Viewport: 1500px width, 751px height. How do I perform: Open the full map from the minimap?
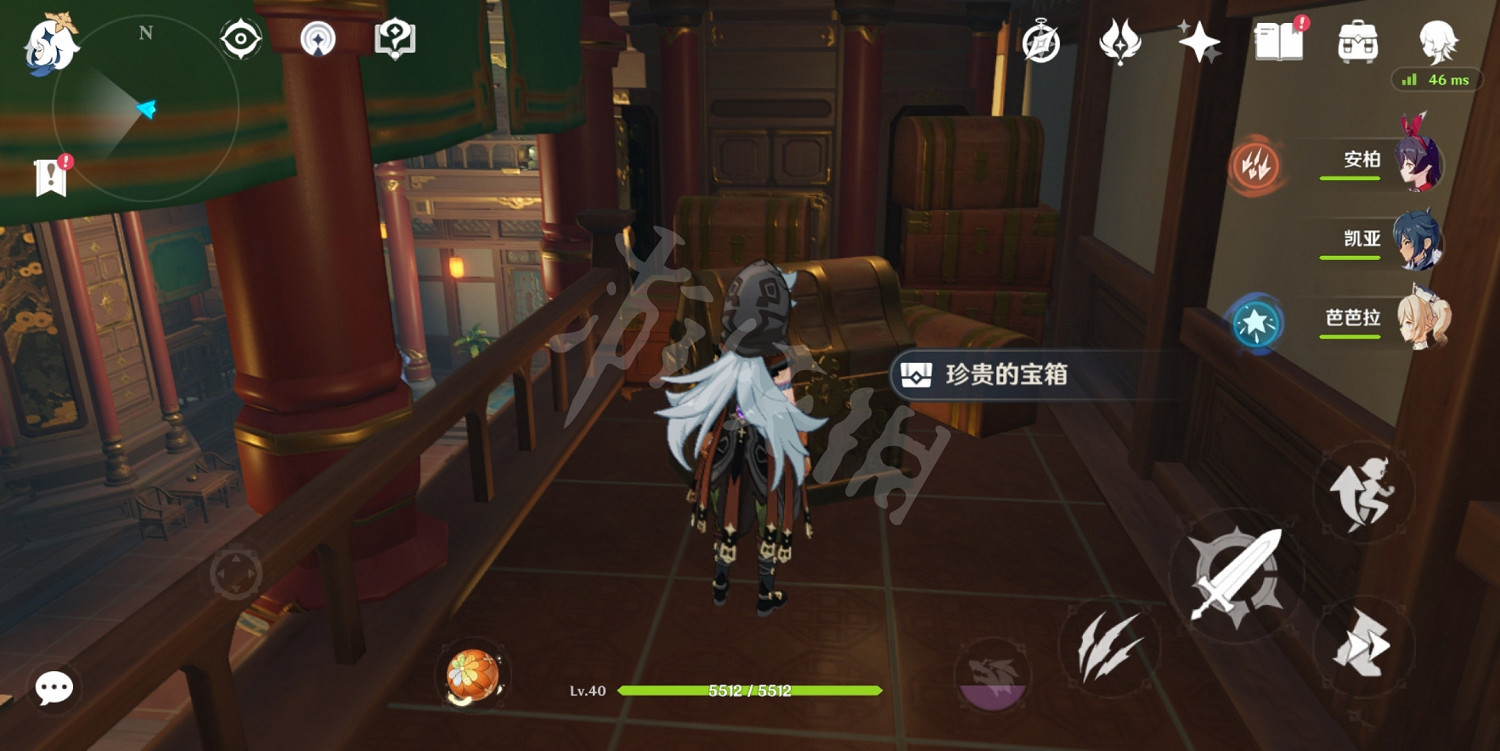coord(145,110)
